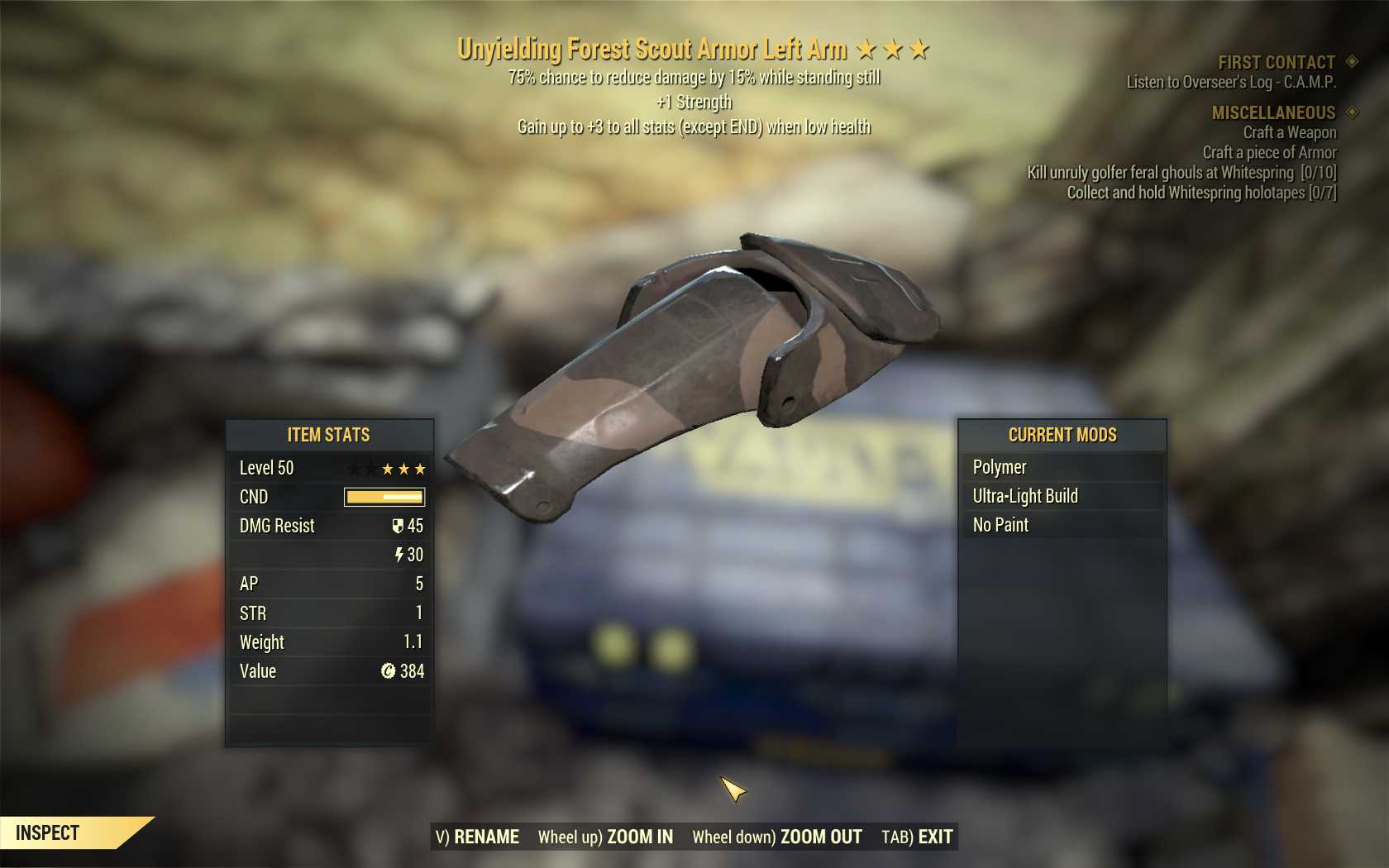Exit the inspect screen via EXIT
This screenshot has height=868, width=1389.
tap(917, 837)
